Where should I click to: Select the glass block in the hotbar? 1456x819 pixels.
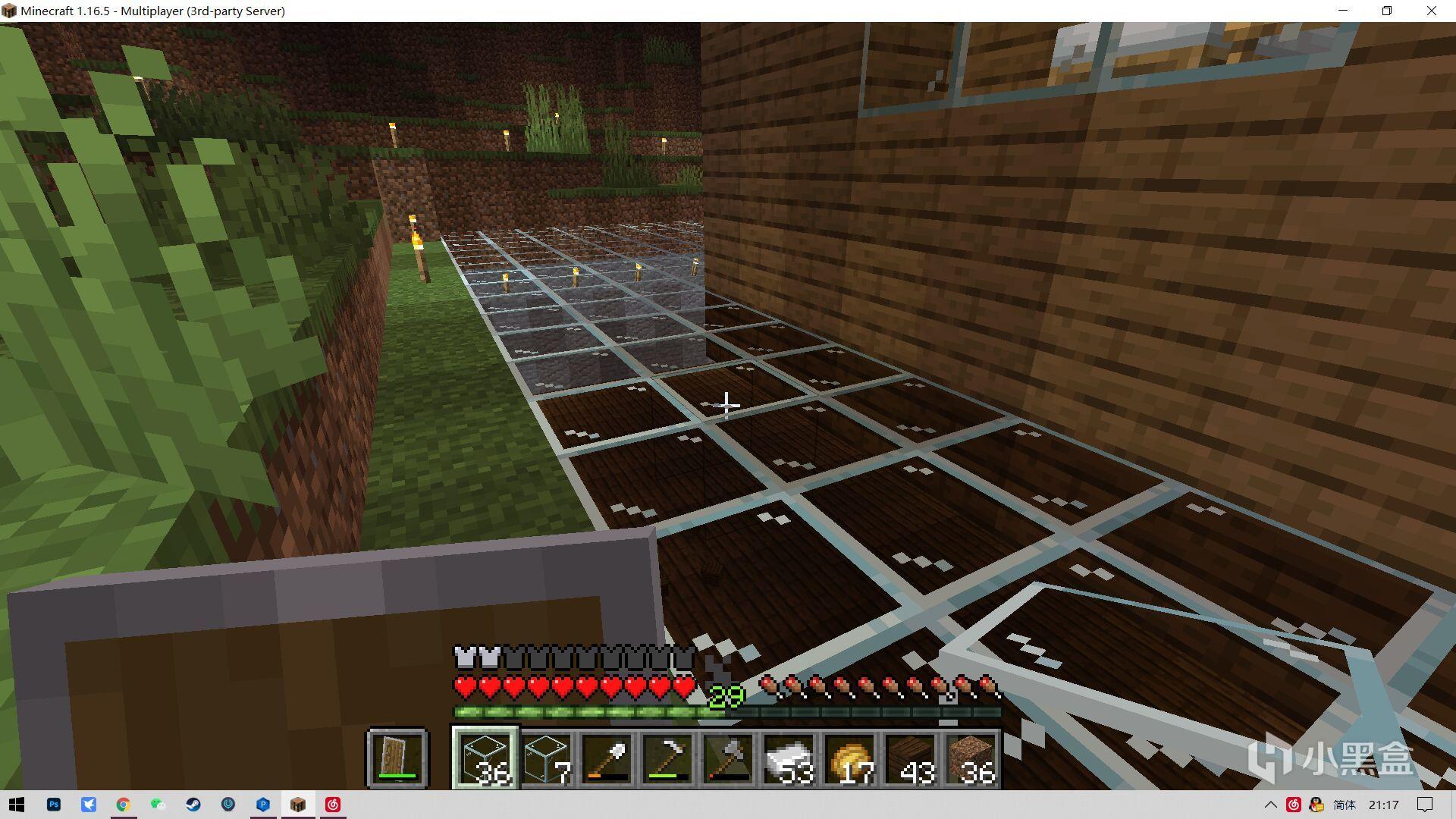coord(485,758)
